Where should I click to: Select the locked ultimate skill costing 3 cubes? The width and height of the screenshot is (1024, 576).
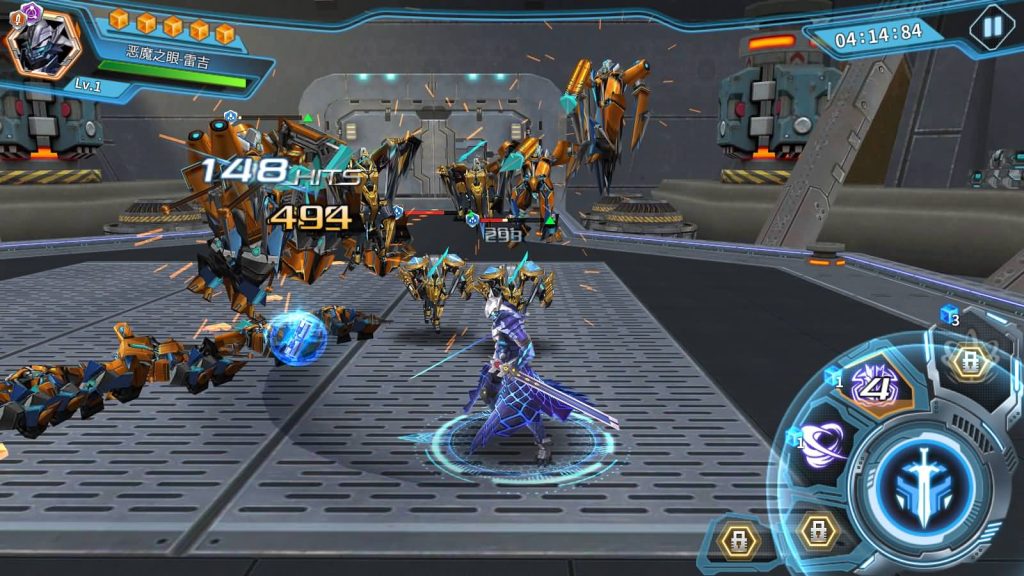click(969, 360)
